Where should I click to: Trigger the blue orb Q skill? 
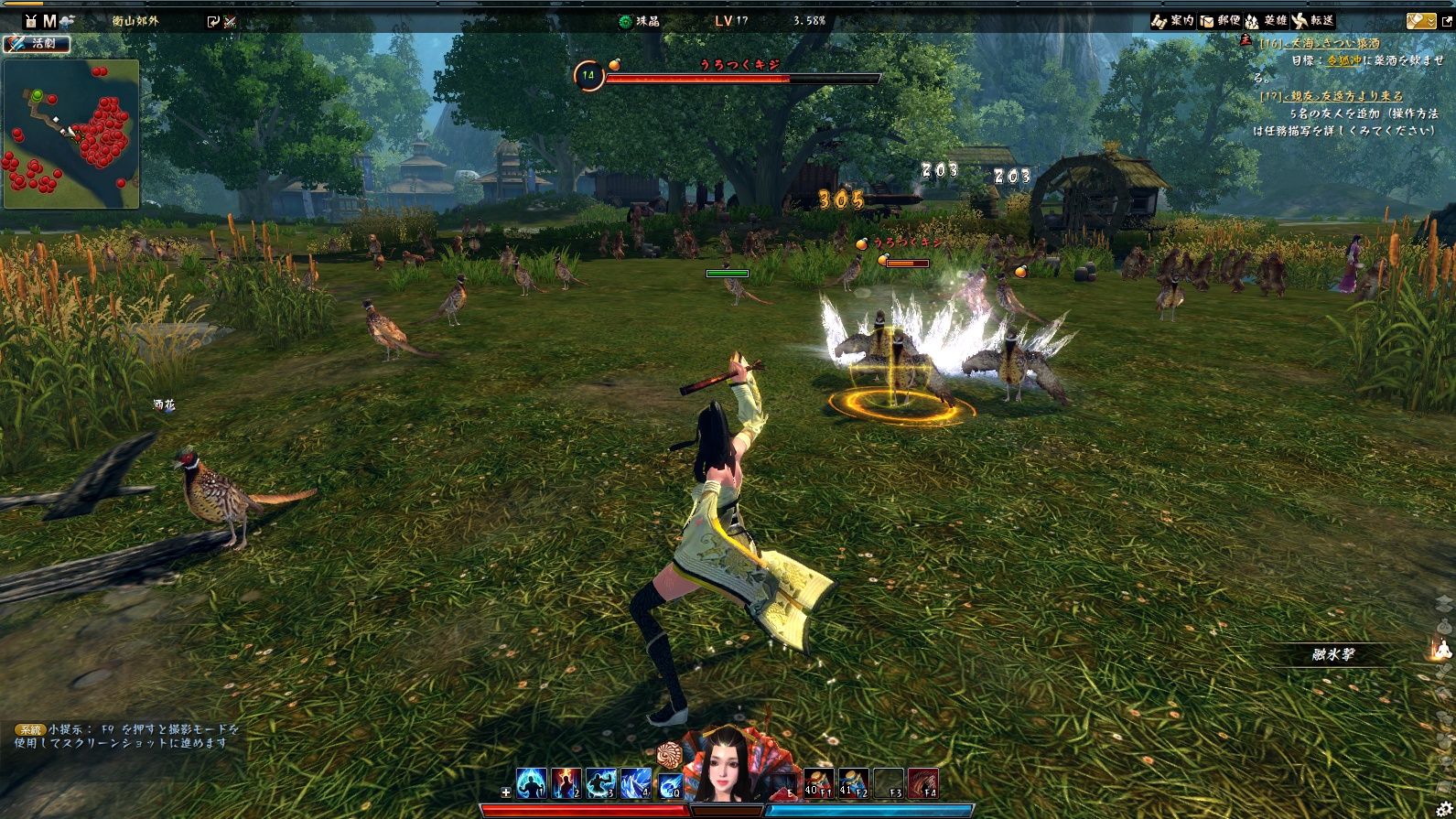(x=671, y=784)
